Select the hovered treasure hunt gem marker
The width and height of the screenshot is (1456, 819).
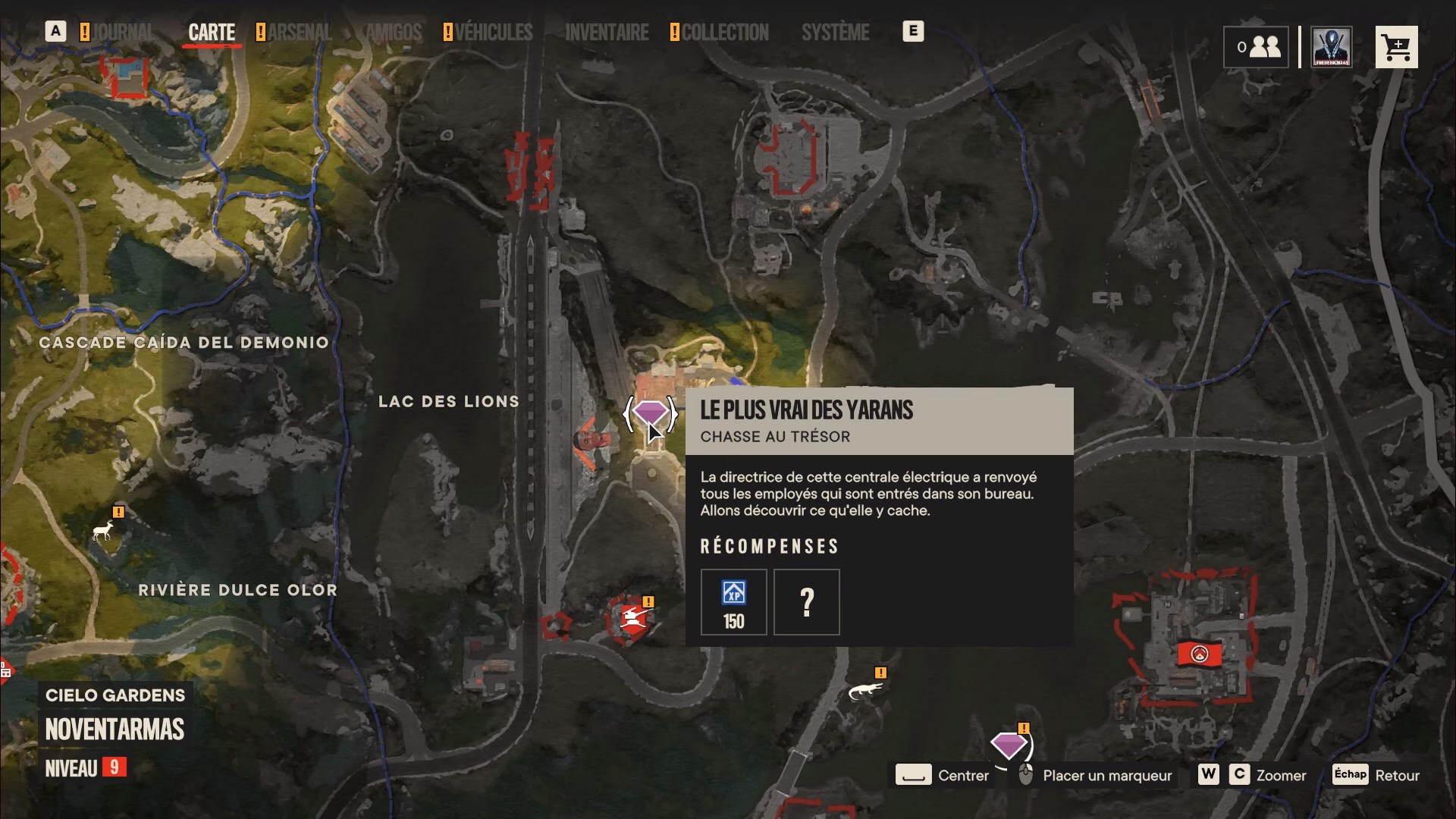pyautogui.click(x=651, y=414)
